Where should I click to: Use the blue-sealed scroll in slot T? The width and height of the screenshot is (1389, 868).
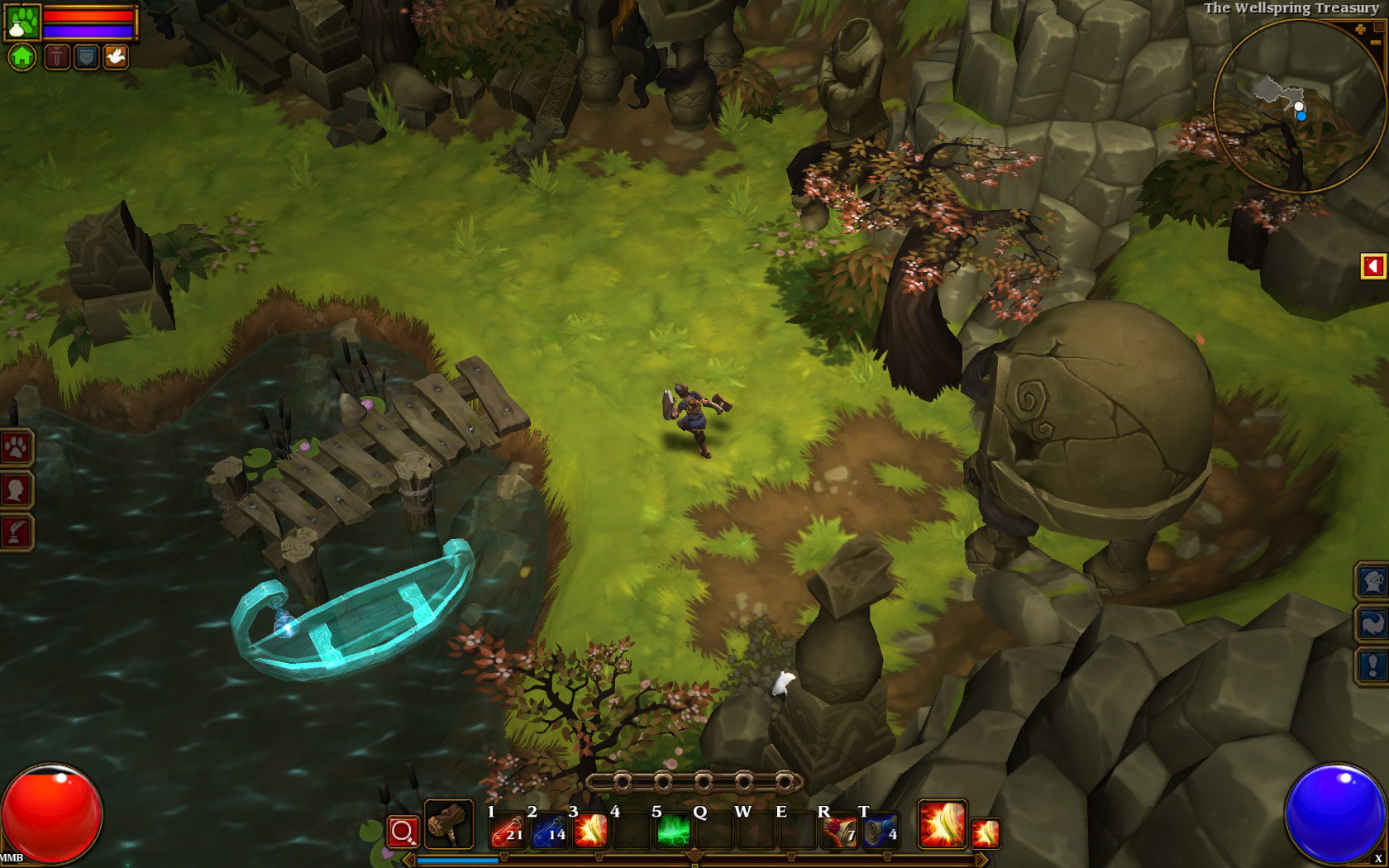pos(880,831)
